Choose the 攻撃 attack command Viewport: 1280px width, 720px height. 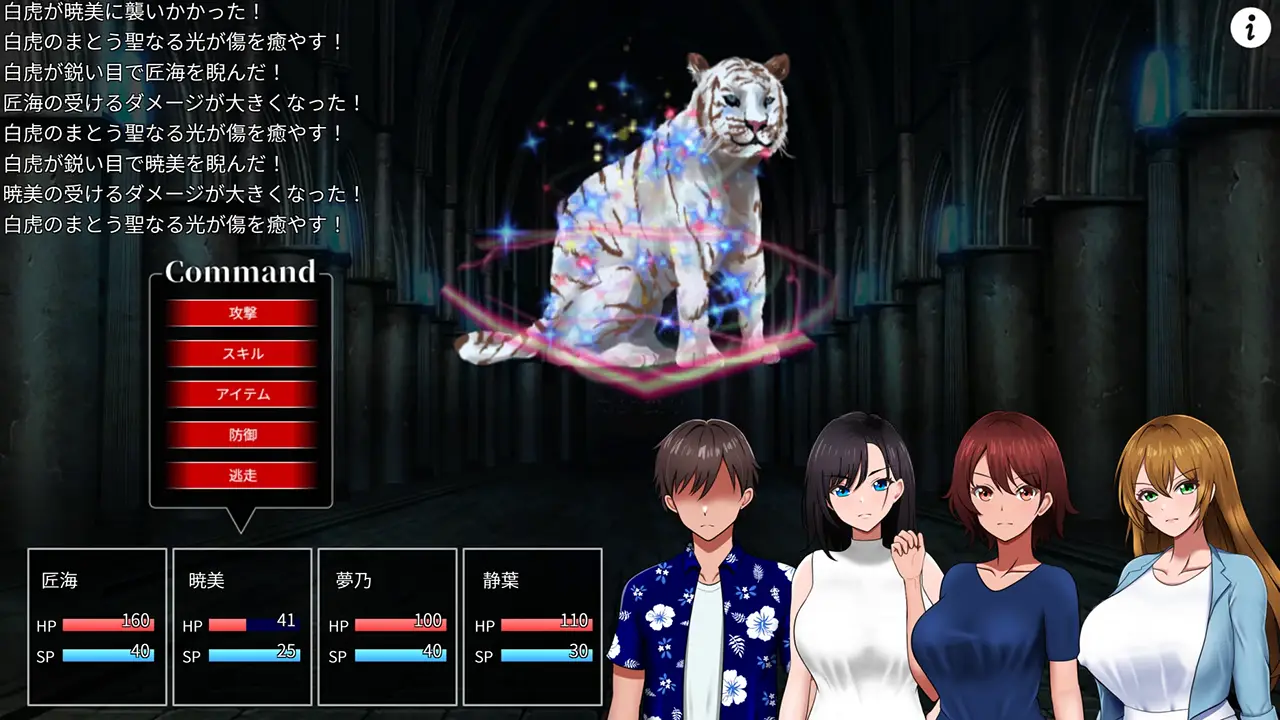pos(242,313)
